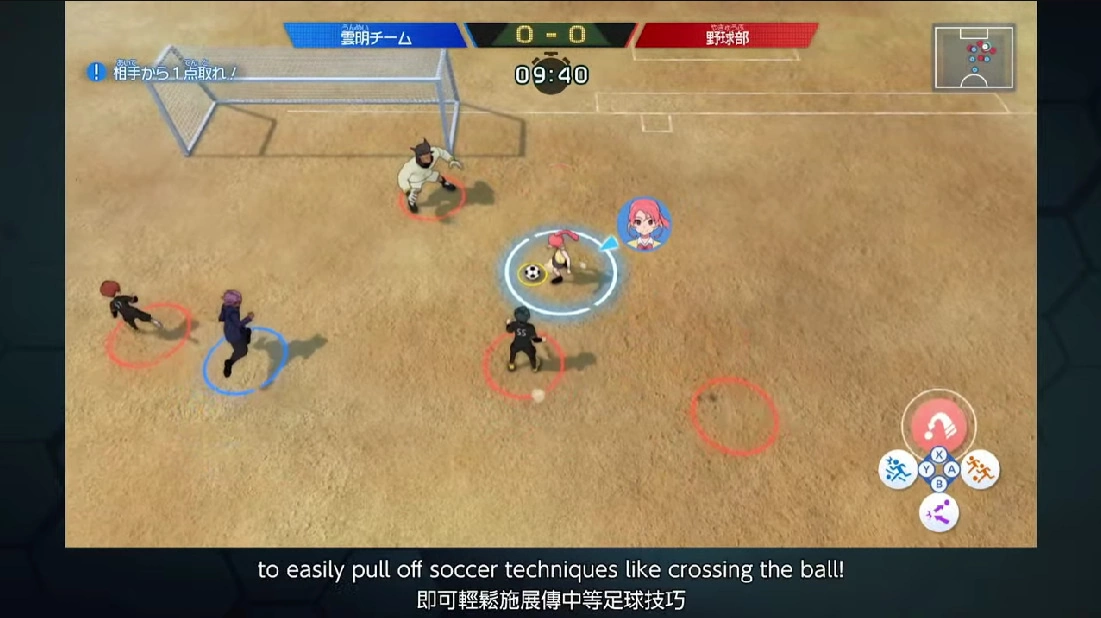This screenshot has width=1101, height=618.
Task: Select the red cross-ball kick action icon
Action: click(x=939, y=429)
